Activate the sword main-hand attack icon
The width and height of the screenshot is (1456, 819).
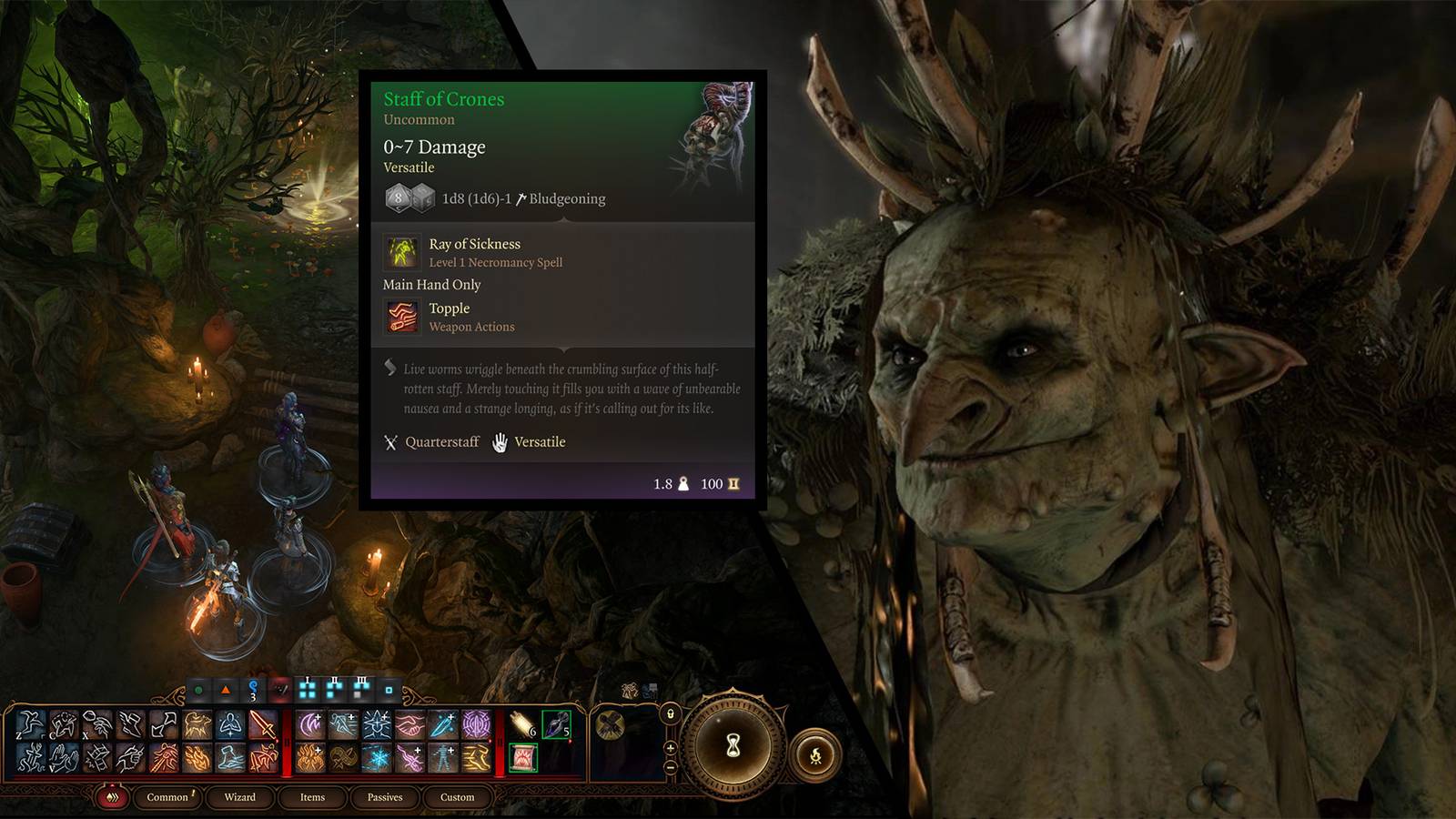point(263,725)
